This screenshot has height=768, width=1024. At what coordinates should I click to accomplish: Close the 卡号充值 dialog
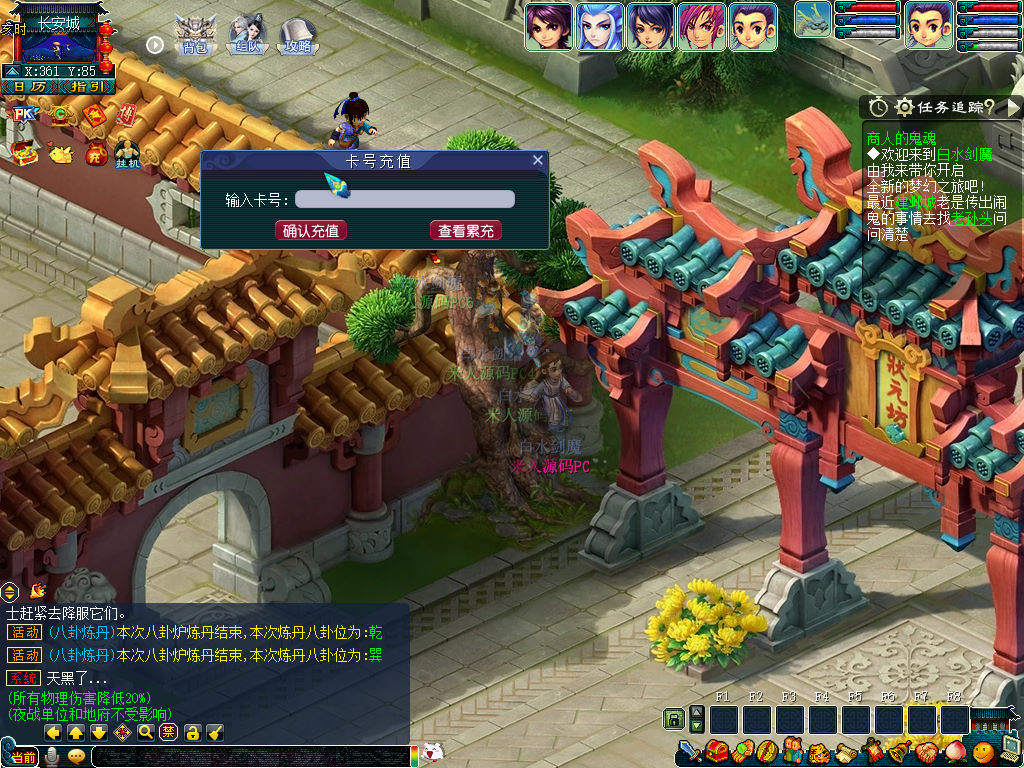pyautogui.click(x=537, y=160)
